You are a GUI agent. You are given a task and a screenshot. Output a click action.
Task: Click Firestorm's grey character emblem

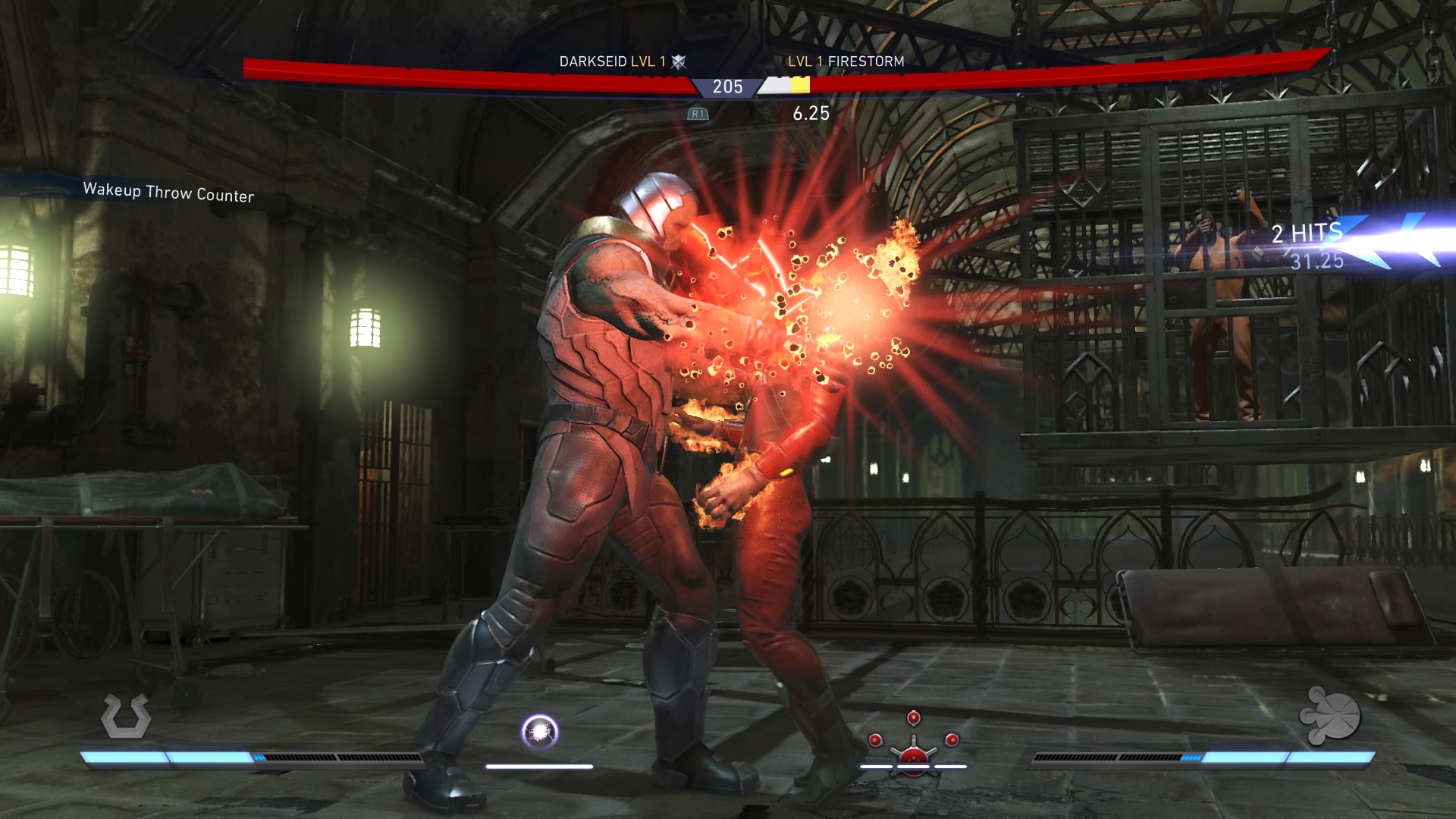point(1329,717)
